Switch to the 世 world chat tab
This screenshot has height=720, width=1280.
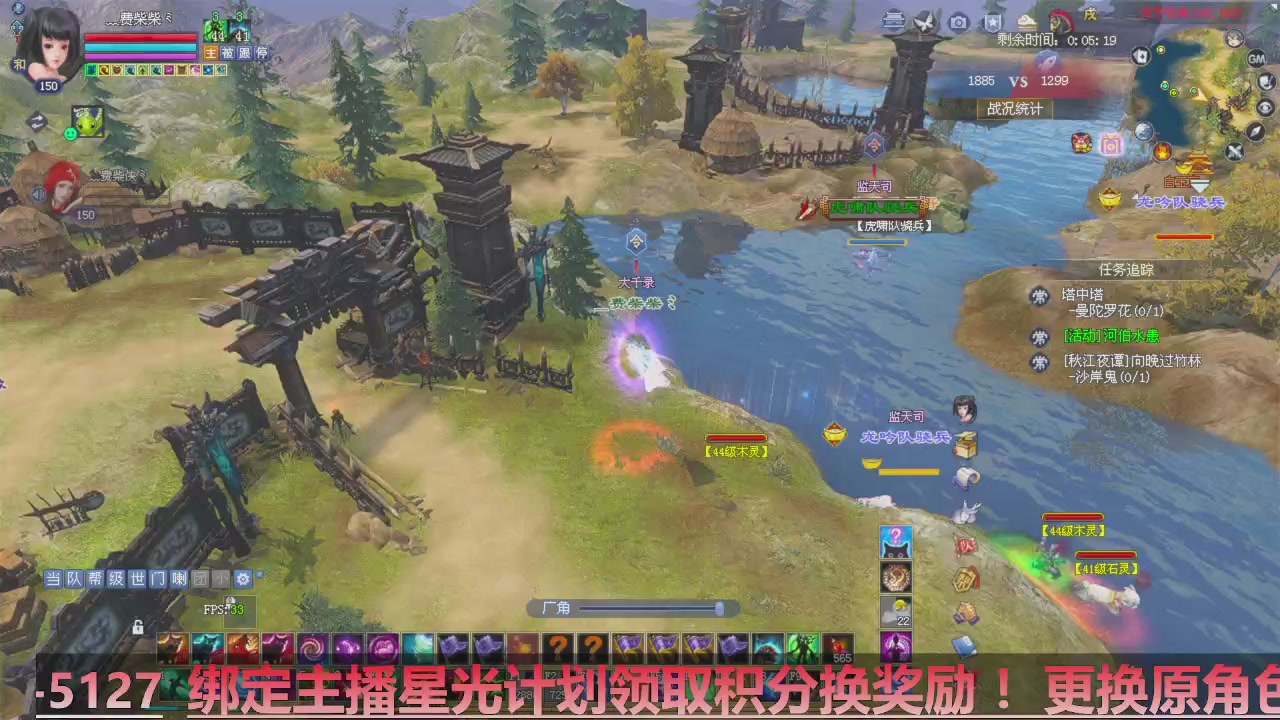[x=138, y=579]
